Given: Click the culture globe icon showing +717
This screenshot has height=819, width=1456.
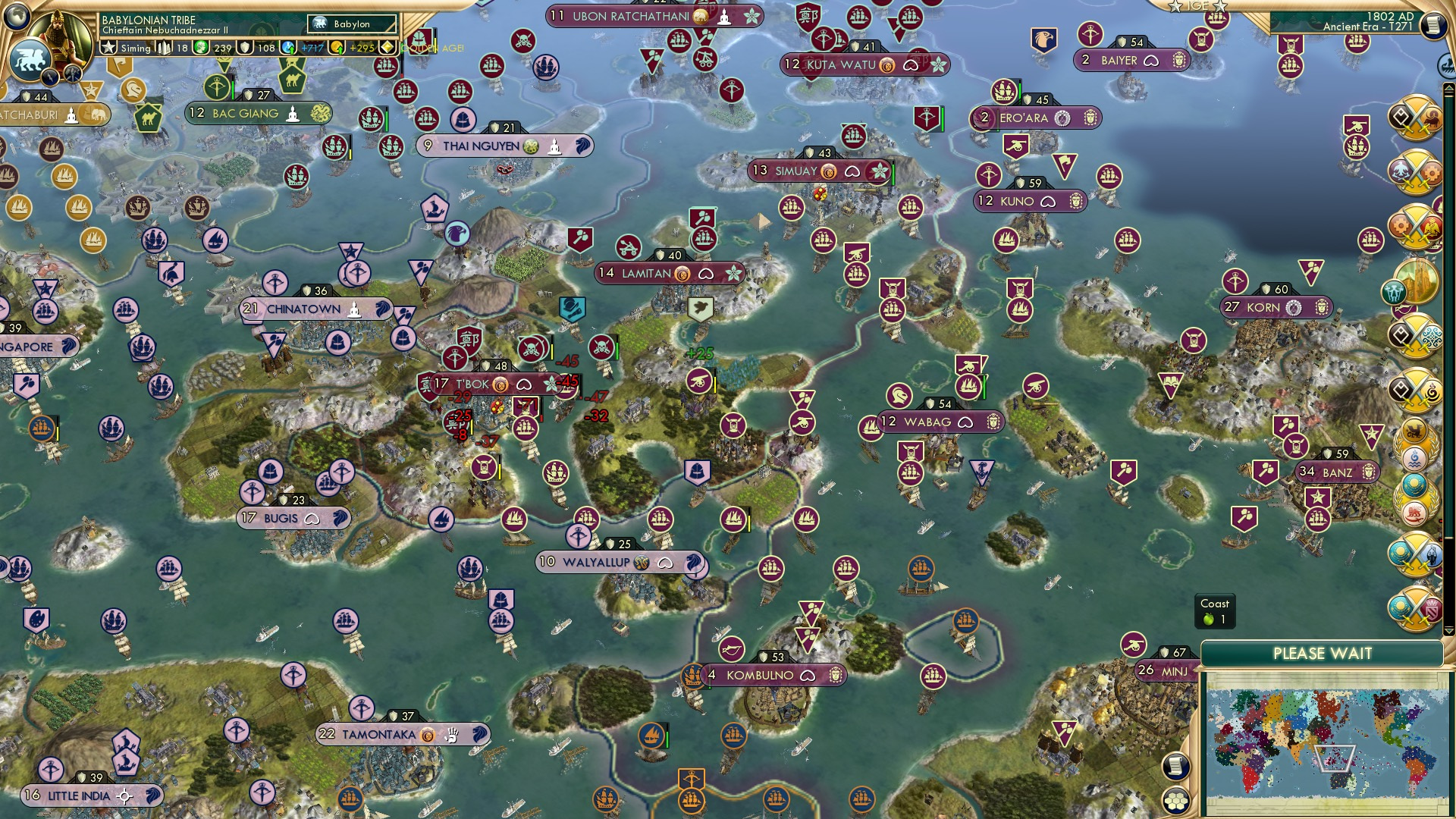Looking at the screenshot, I should coord(287,48).
